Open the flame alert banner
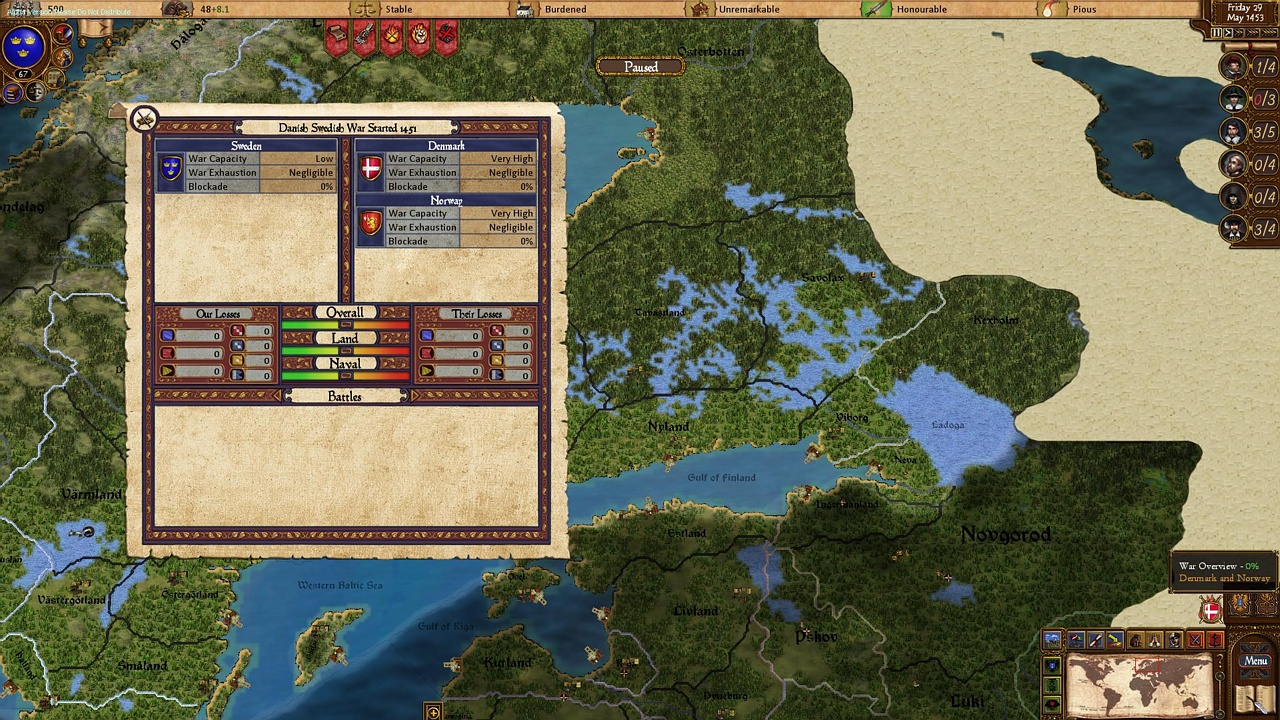The image size is (1280, 720). coord(391,37)
